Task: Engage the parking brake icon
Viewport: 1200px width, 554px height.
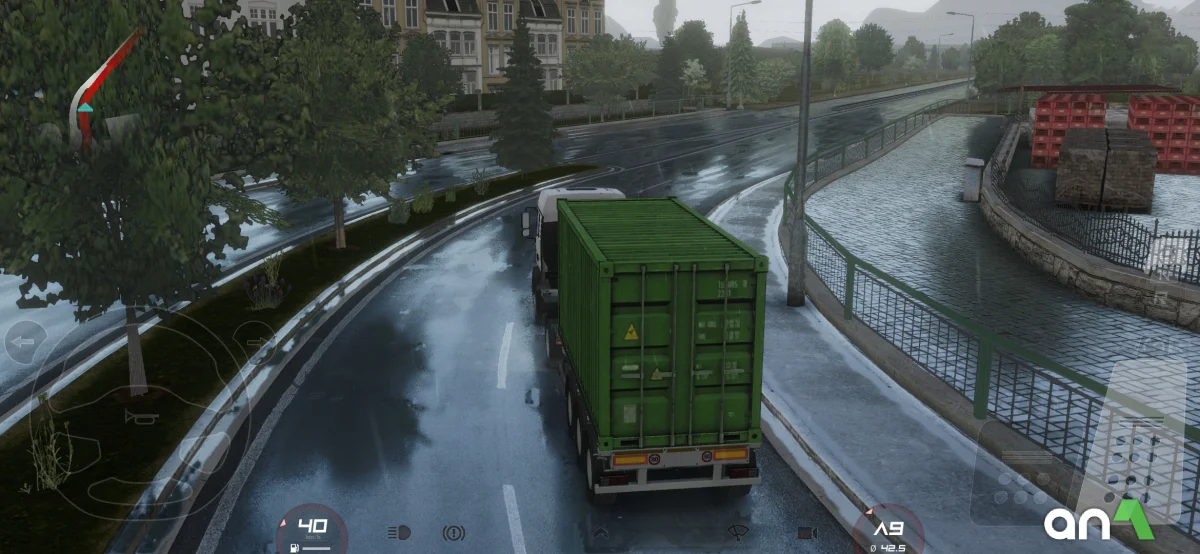Action: [x=453, y=532]
